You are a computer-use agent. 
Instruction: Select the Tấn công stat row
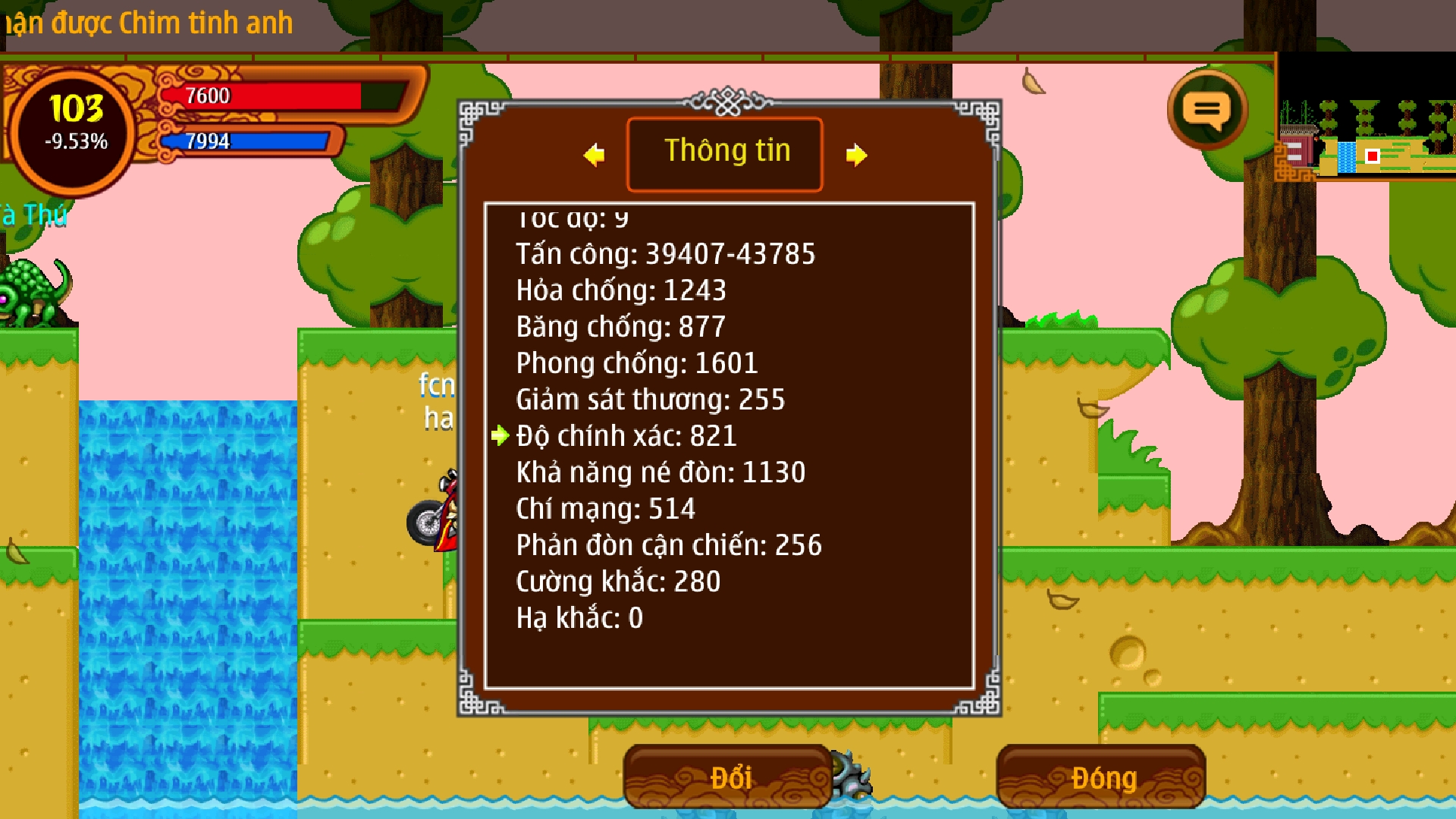pyautogui.click(x=665, y=254)
